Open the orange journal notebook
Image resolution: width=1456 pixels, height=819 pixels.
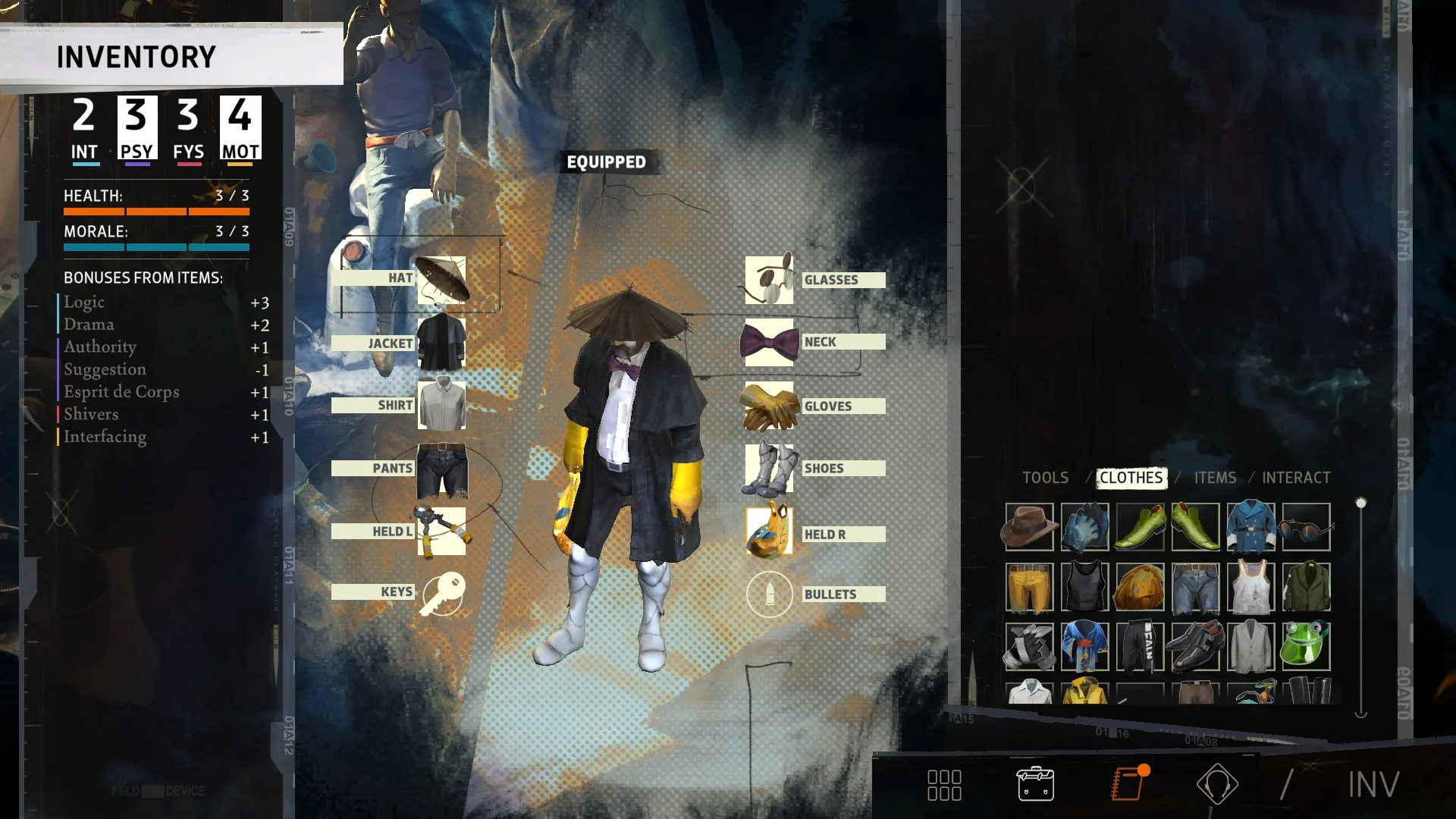pyautogui.click(x=1128, y=784)
